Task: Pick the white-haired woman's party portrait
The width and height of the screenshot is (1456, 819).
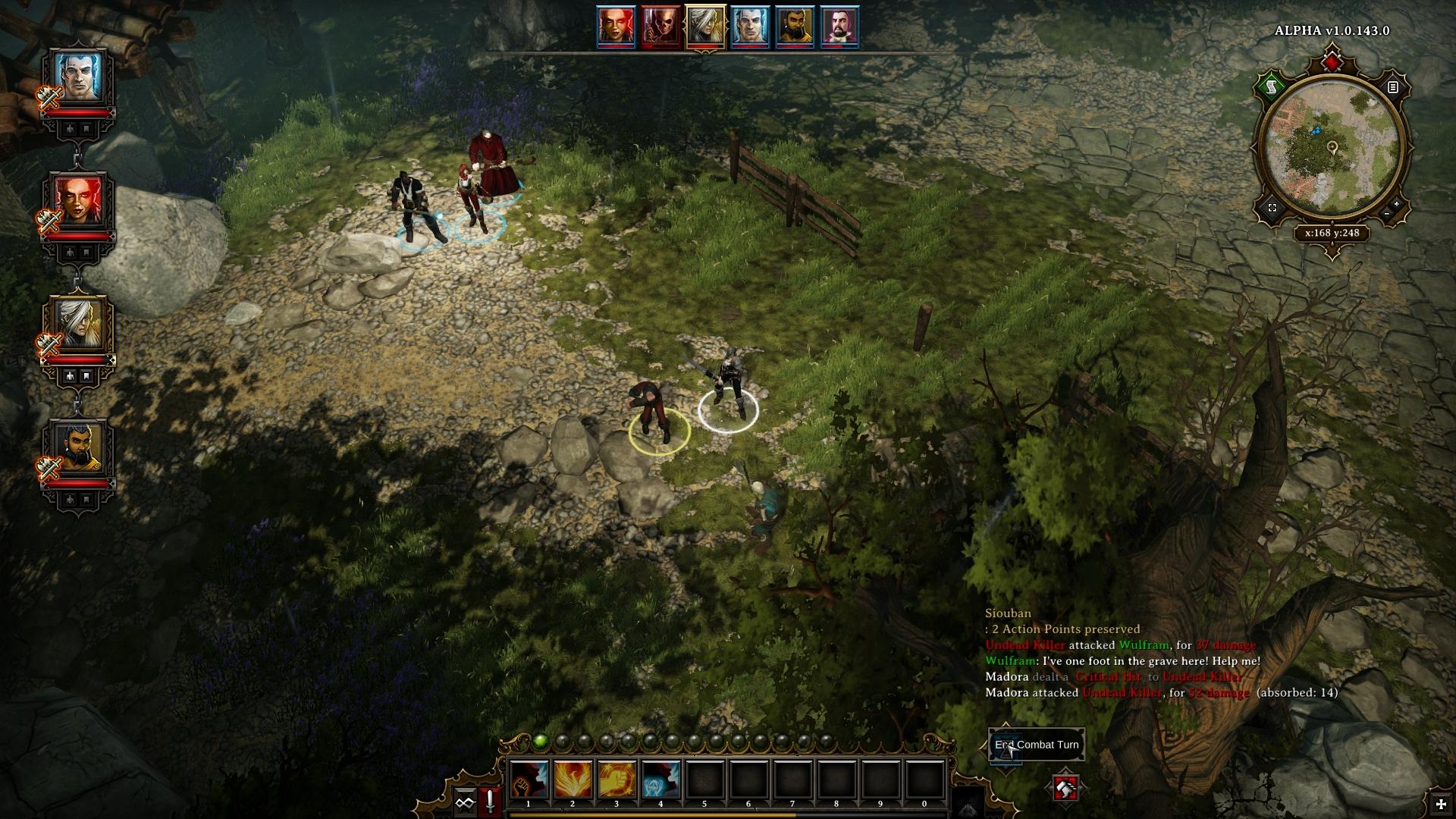Action: (x=77, y=326)
